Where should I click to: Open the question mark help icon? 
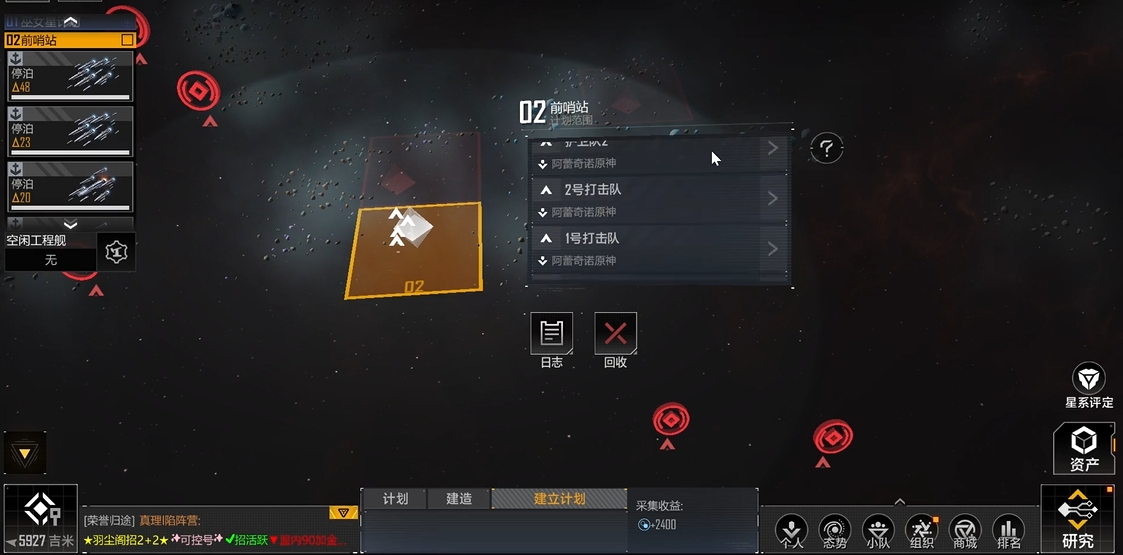point(826,149)
